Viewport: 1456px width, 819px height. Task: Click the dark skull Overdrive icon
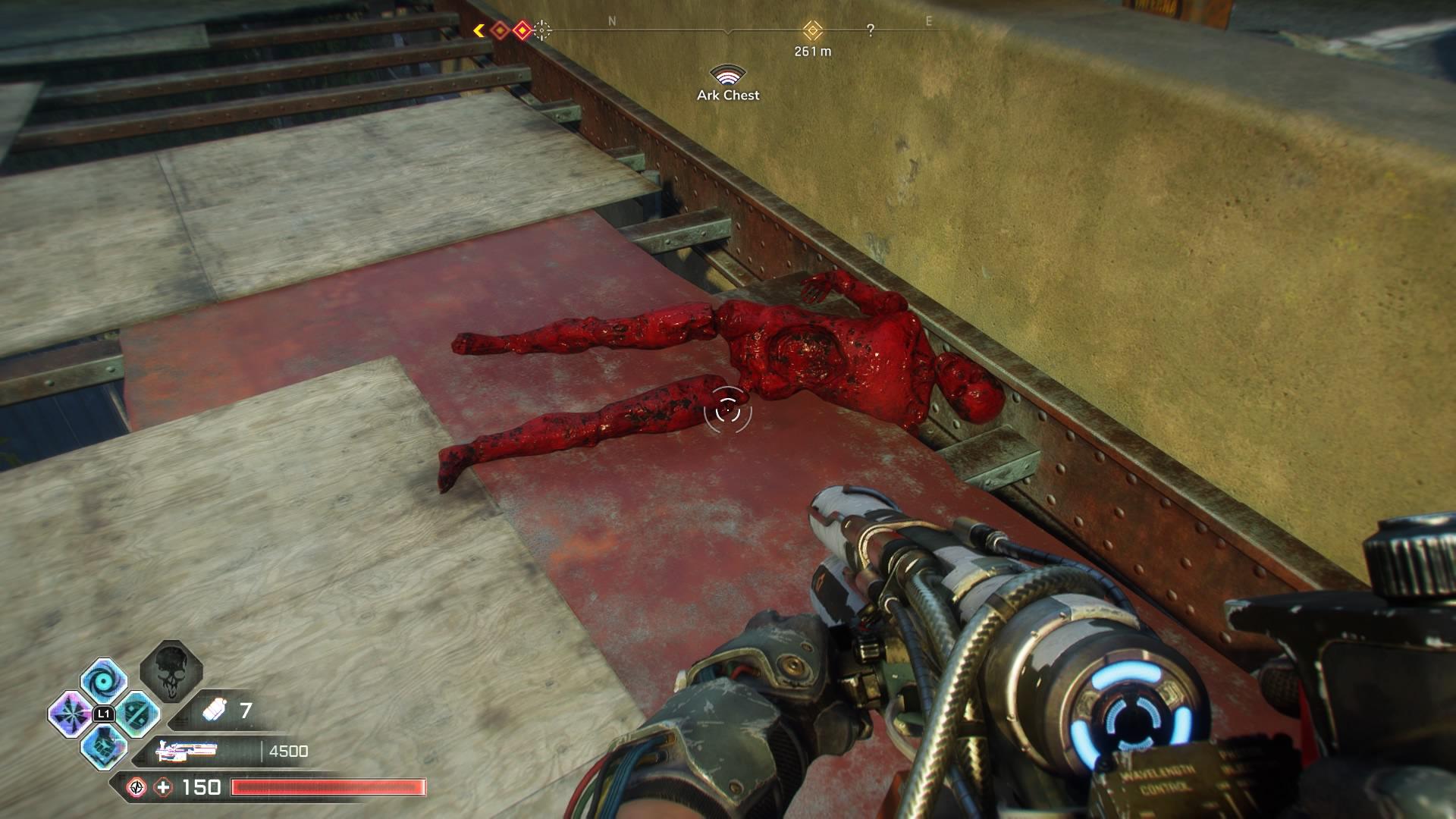point(172,672)
